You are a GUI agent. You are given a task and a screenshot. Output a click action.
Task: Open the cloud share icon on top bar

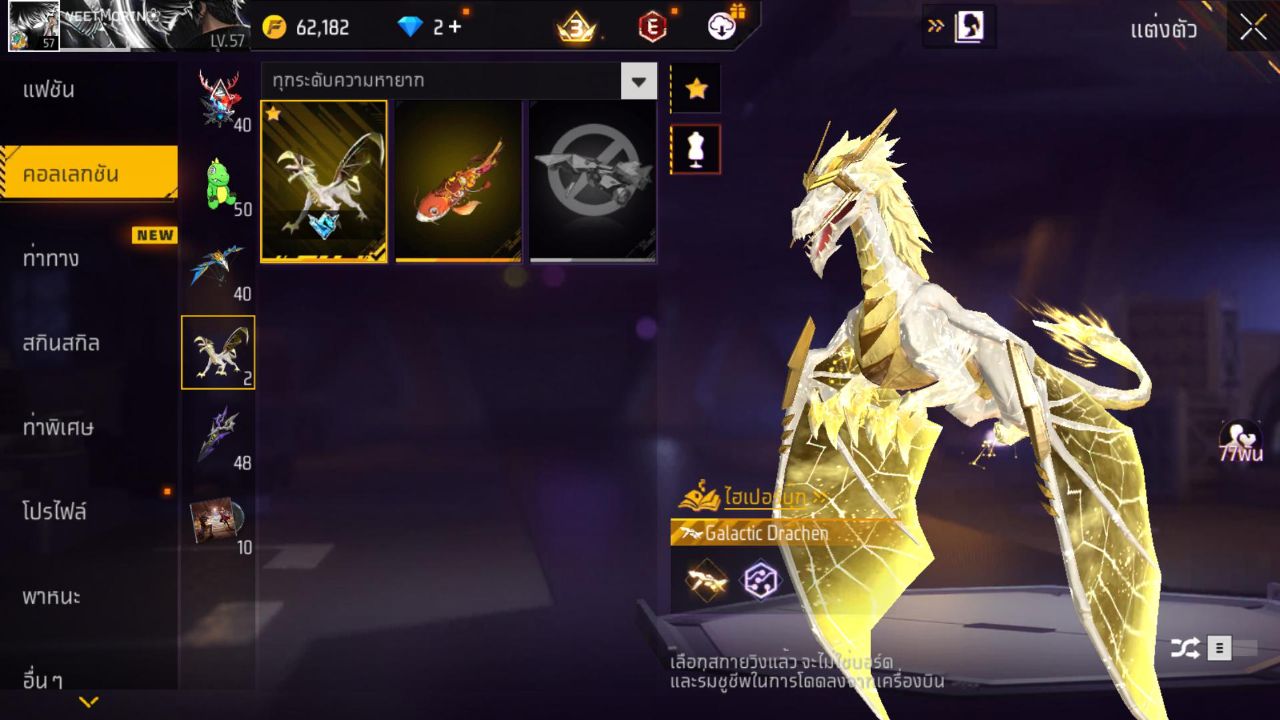click(724, 27)
